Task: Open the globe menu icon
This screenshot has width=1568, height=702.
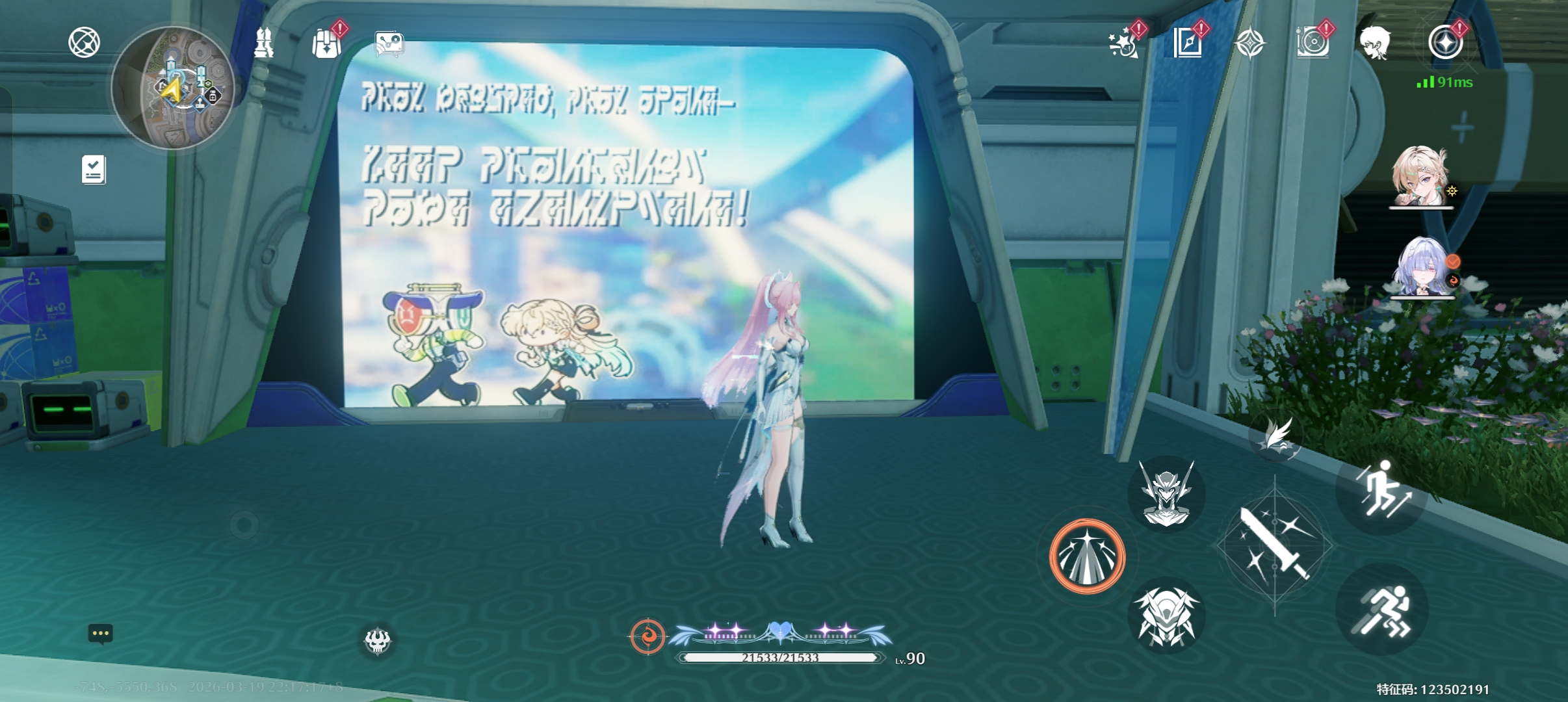Action: tap(84, 43)
